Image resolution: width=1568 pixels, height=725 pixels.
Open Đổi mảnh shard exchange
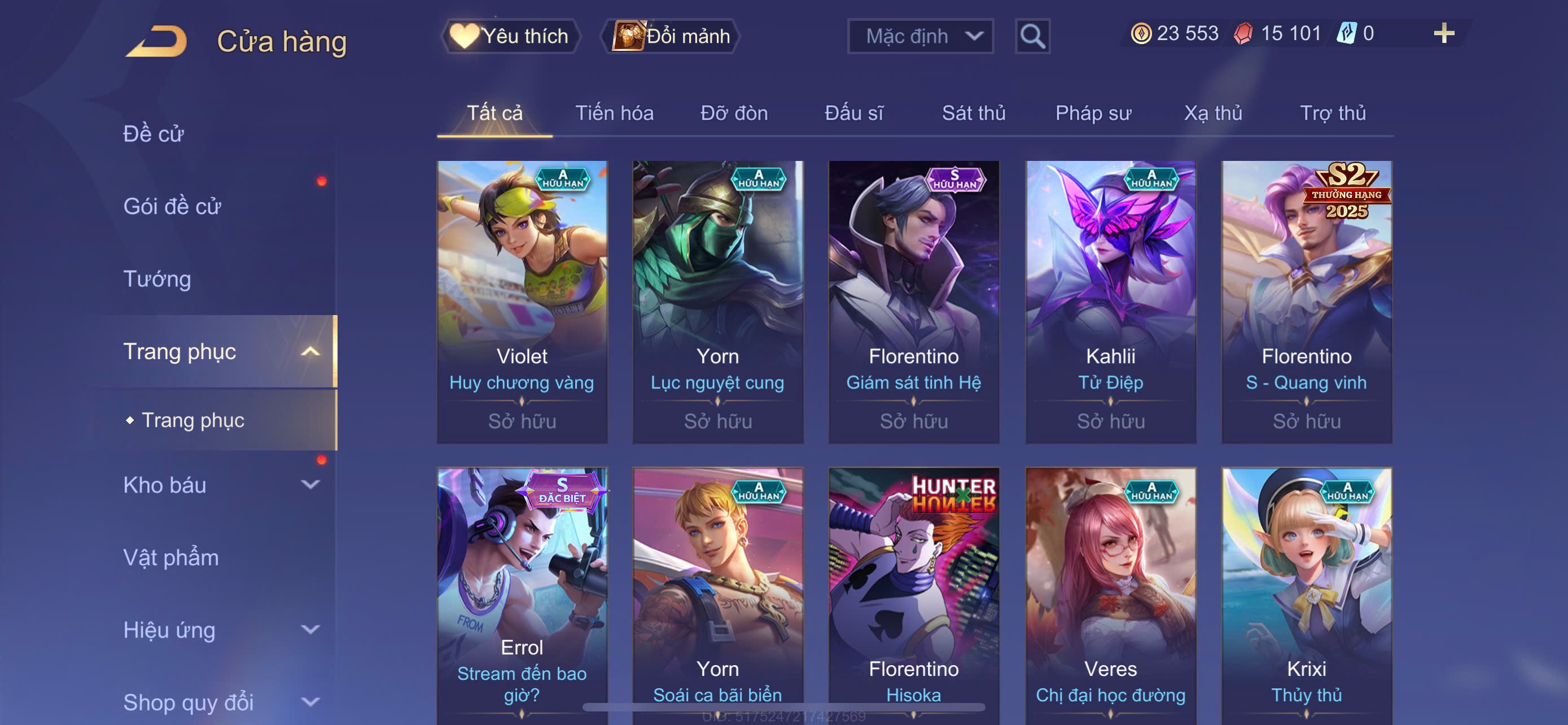pos(671,36)
